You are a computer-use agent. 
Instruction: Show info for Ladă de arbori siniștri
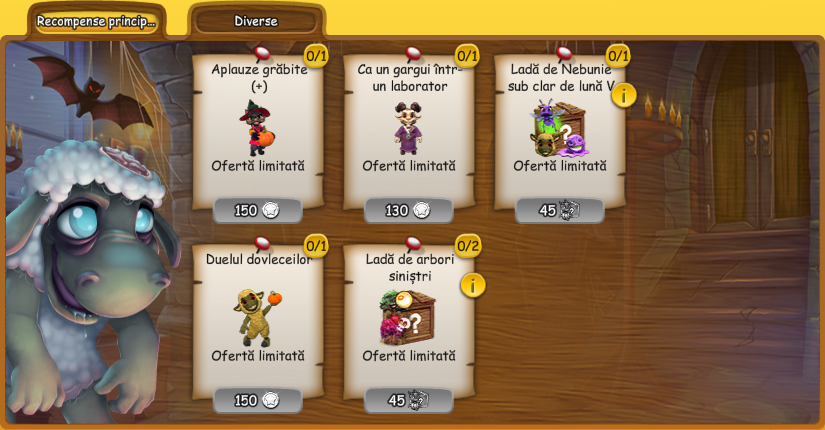[473, 285]
